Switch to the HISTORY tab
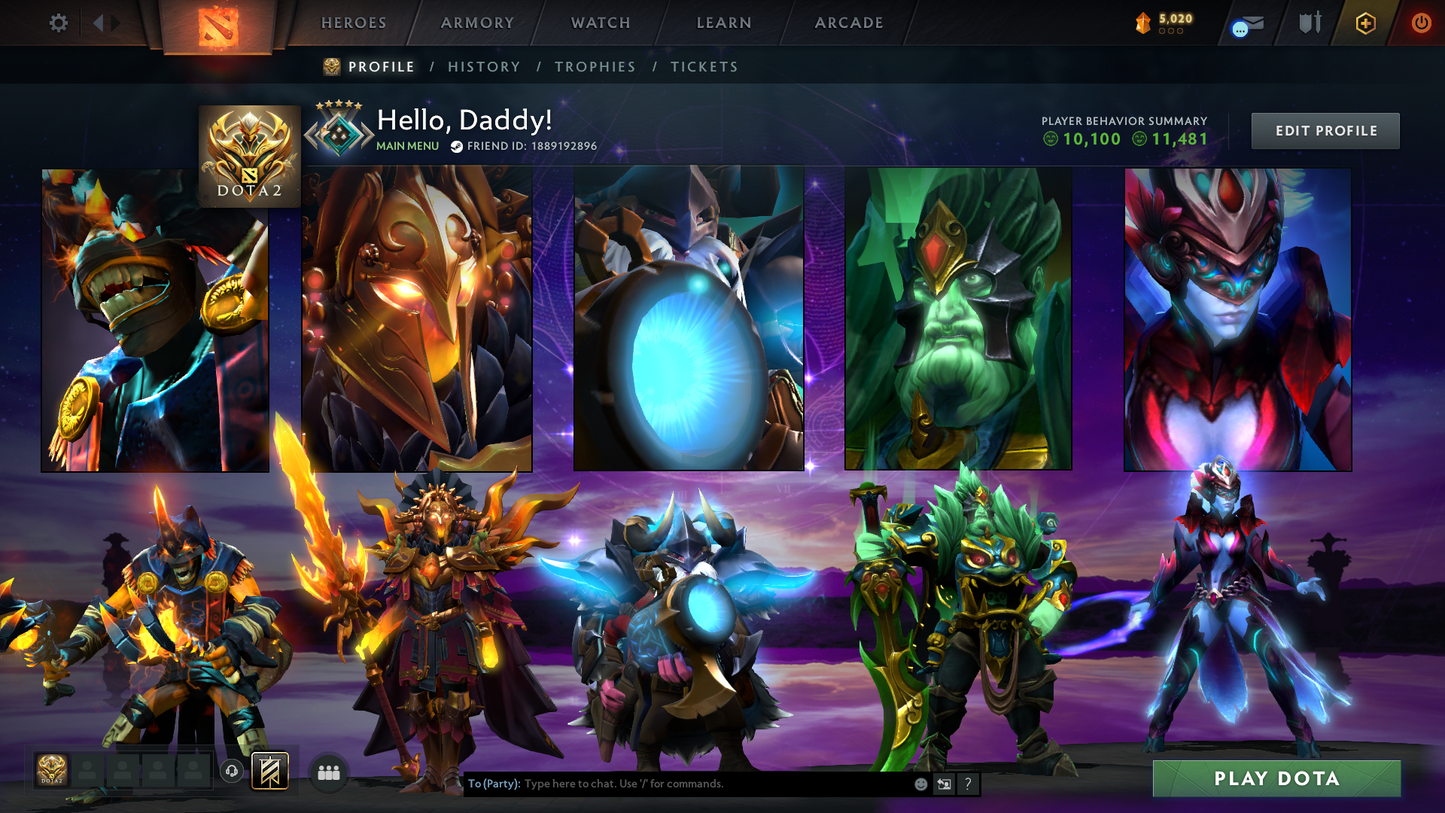This screenshot has width=1445, height=813. pyautogui.click(x=484, y=66)
